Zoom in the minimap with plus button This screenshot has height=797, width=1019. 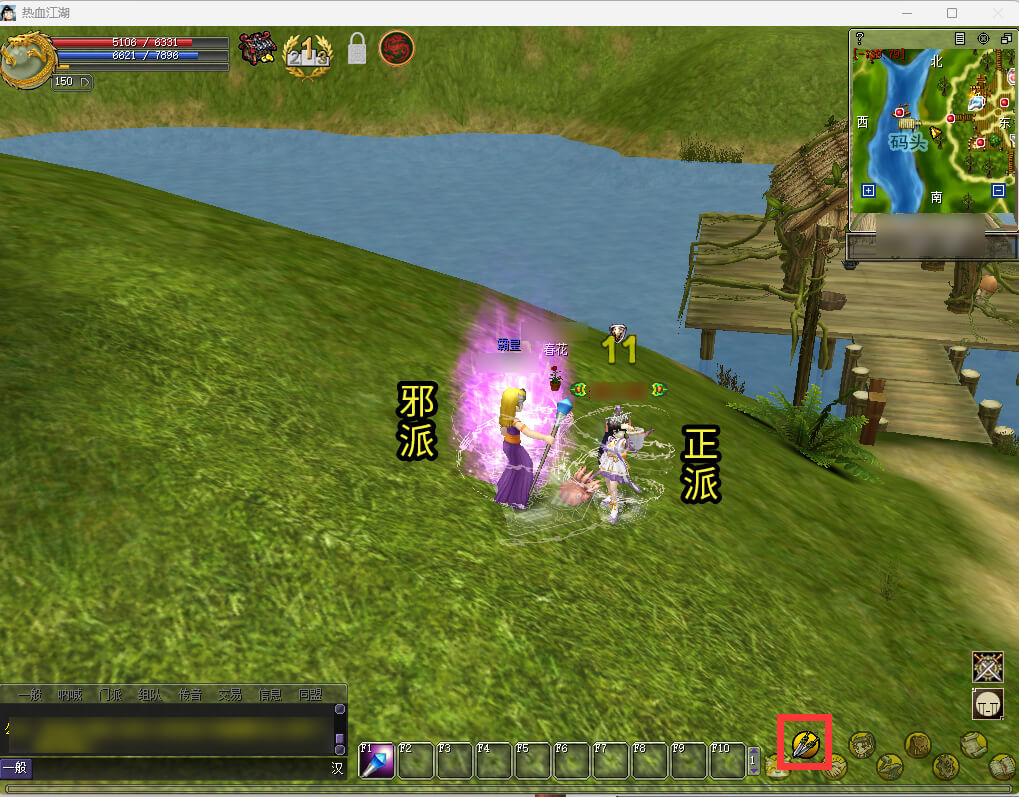(x=868, y=190)
